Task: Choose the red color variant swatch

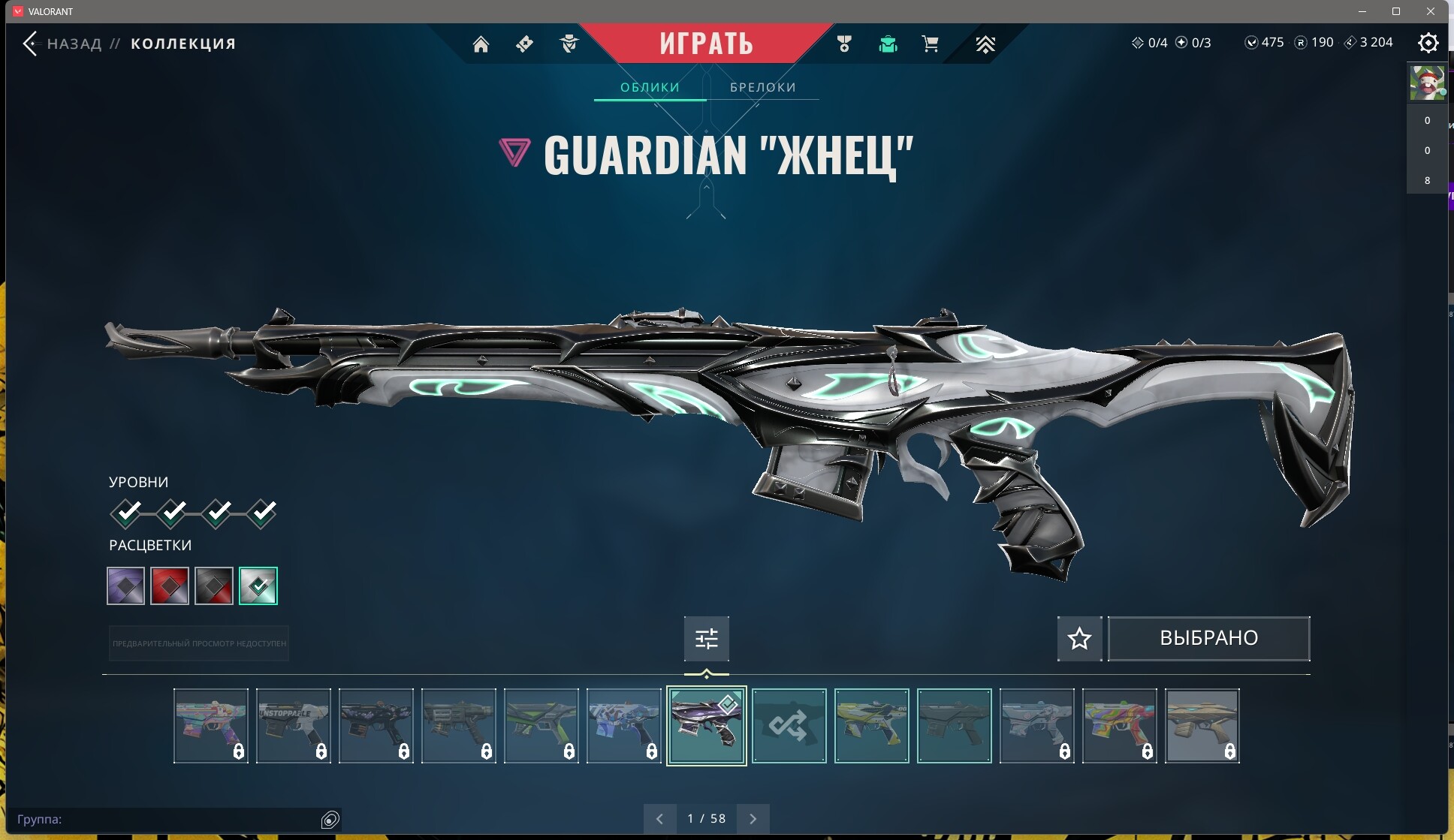Action: point(170,586)
